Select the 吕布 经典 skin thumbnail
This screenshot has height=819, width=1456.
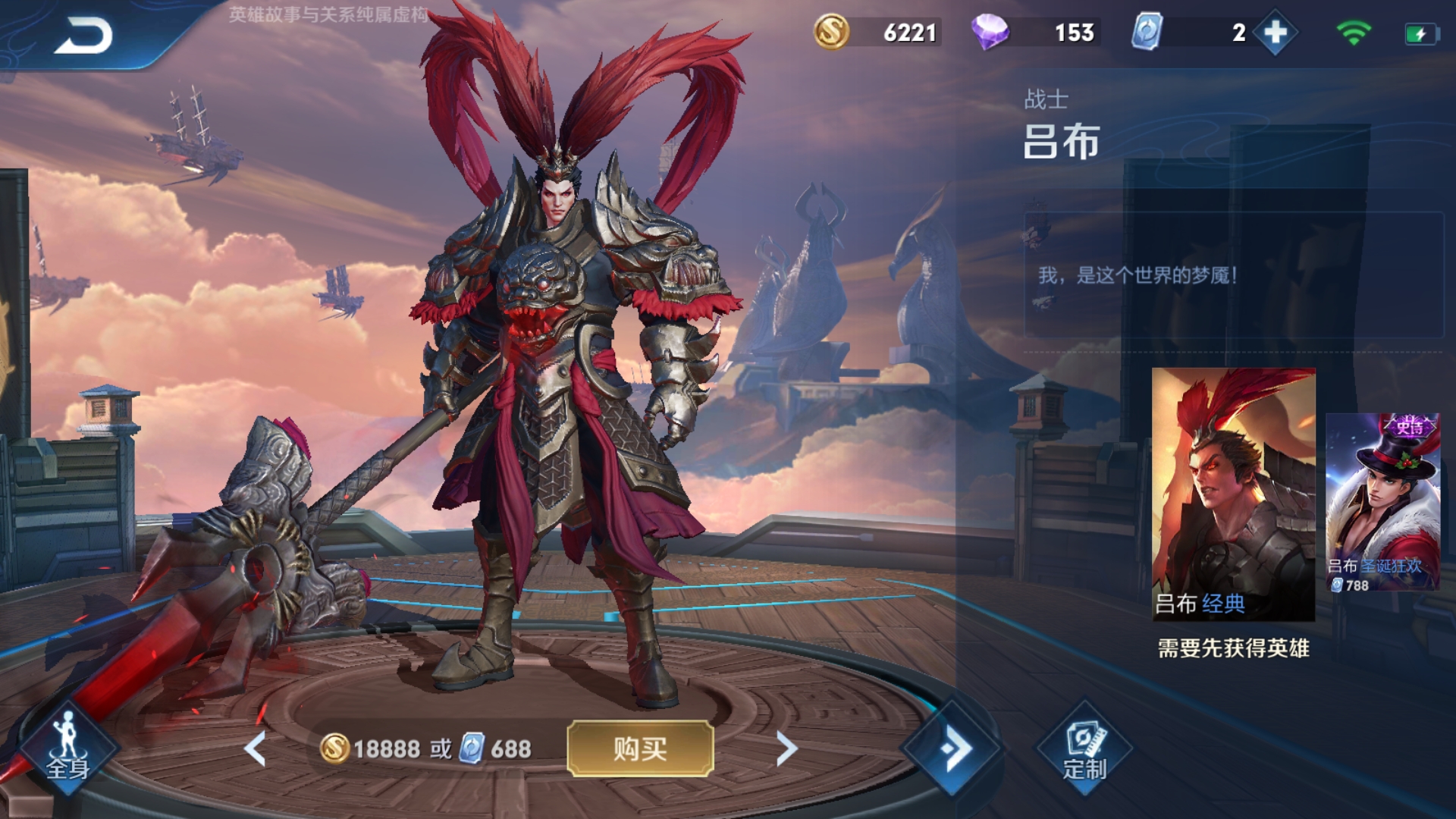1233,494
